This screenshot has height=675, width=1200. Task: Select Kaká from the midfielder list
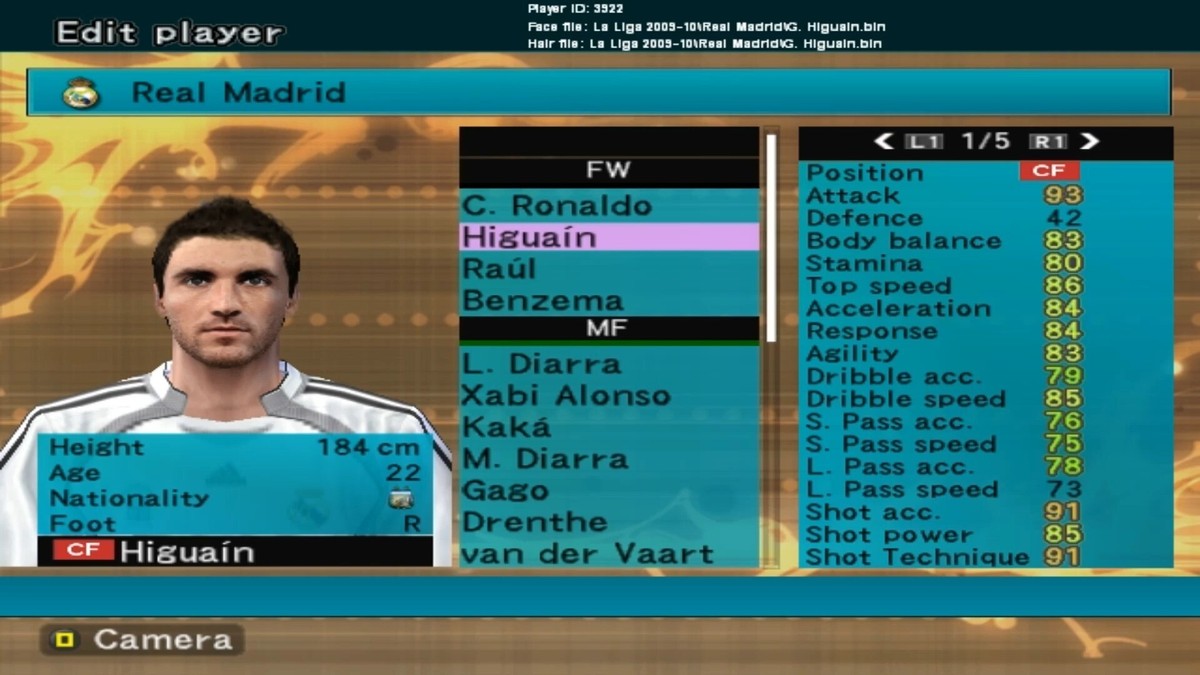[x=608, y=427]
